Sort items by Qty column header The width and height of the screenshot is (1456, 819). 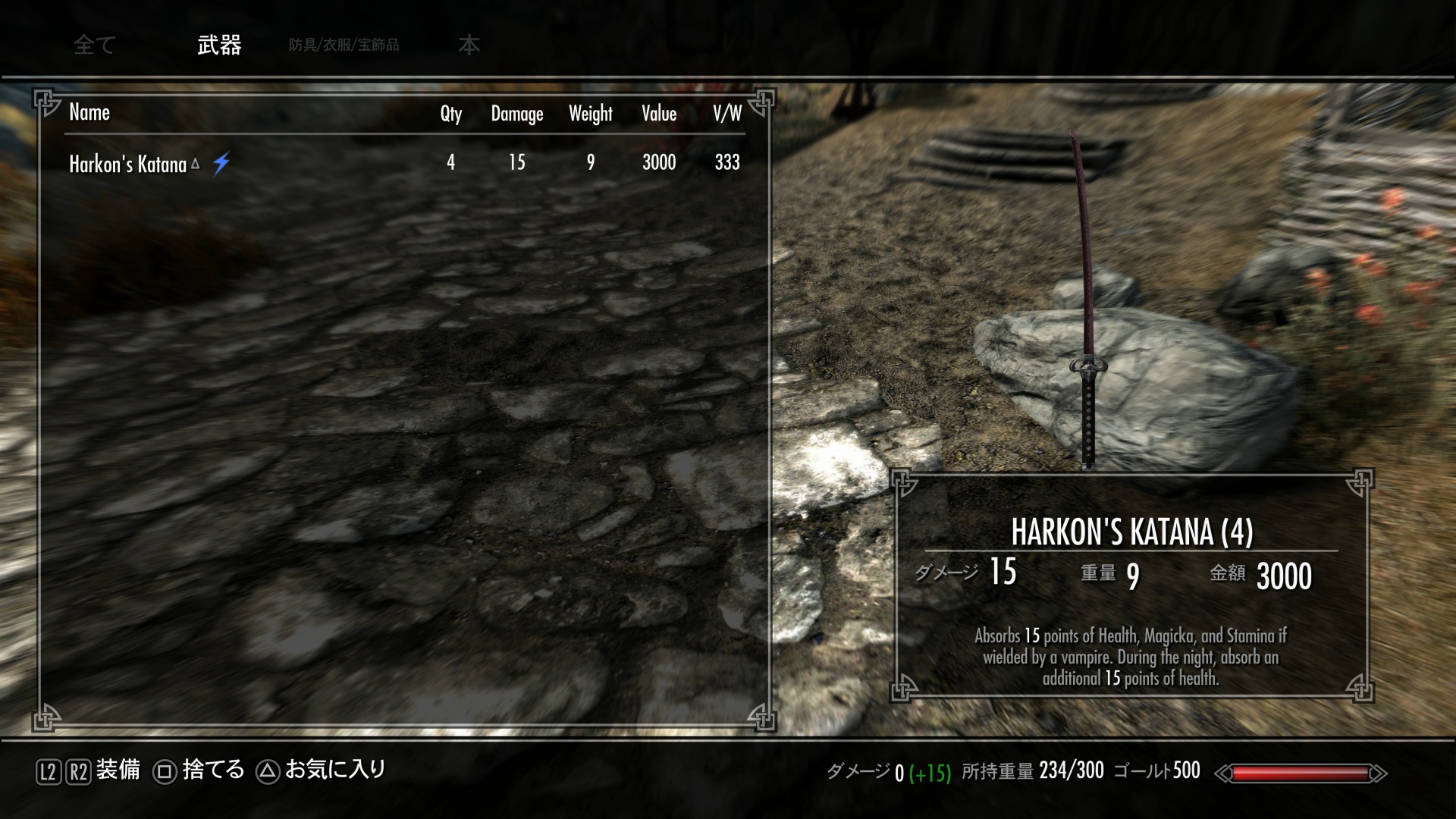[450, 114]
